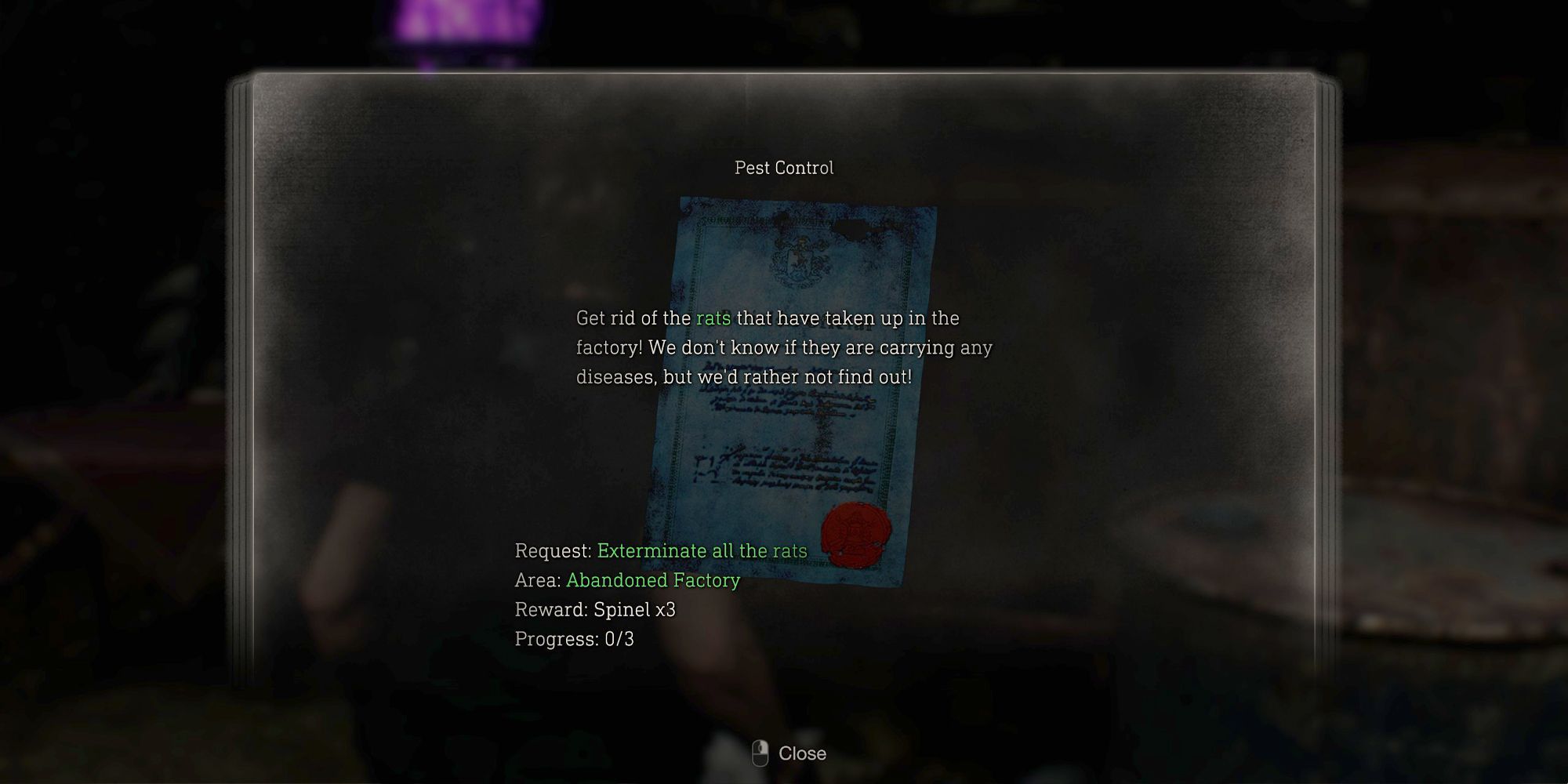1568x784 pixels.
Task: Click the right page edge of the open book
Action: pyautogui.click(x=1325, y=392)
